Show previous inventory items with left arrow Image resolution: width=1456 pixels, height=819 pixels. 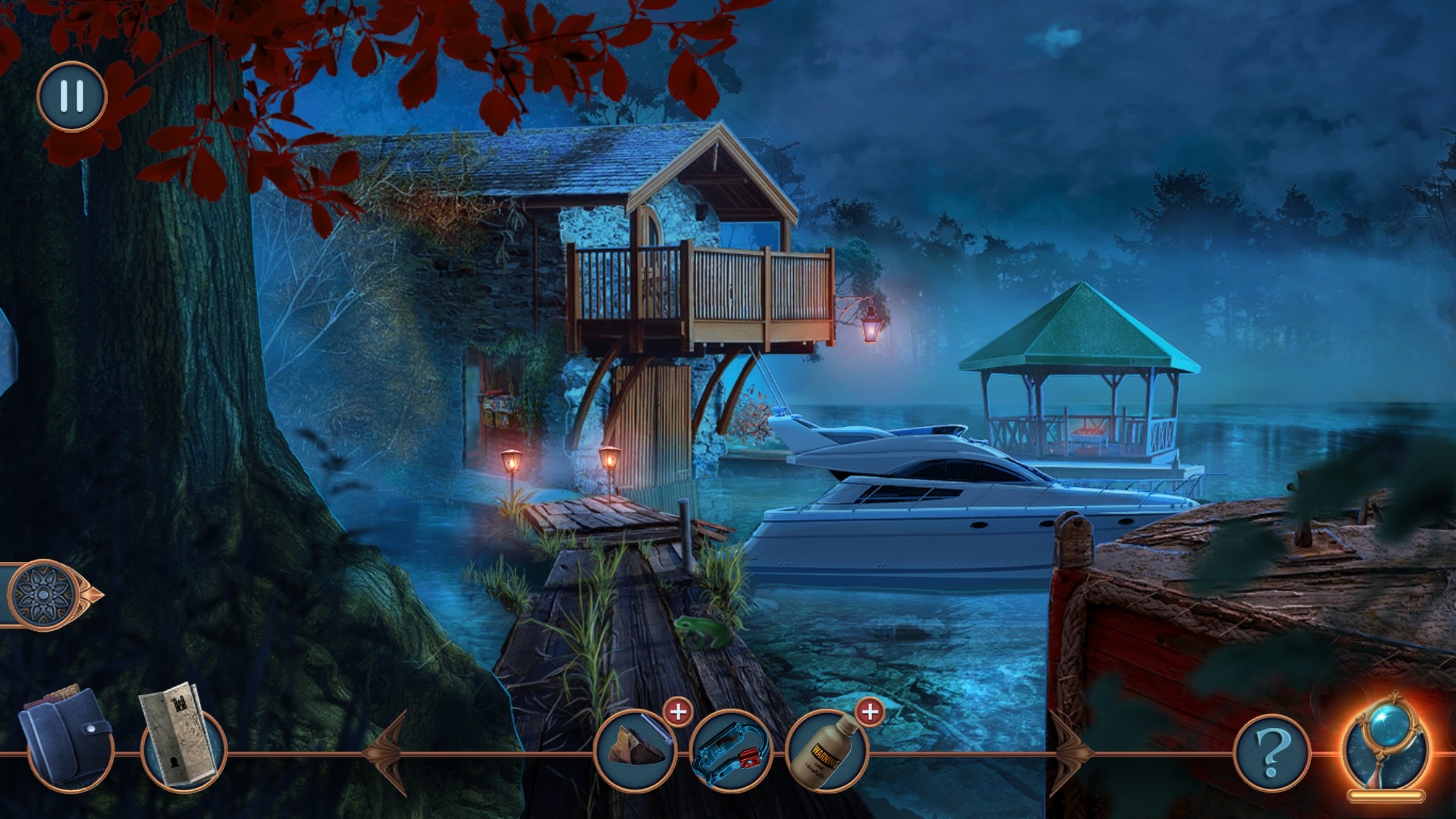[387, 752]
